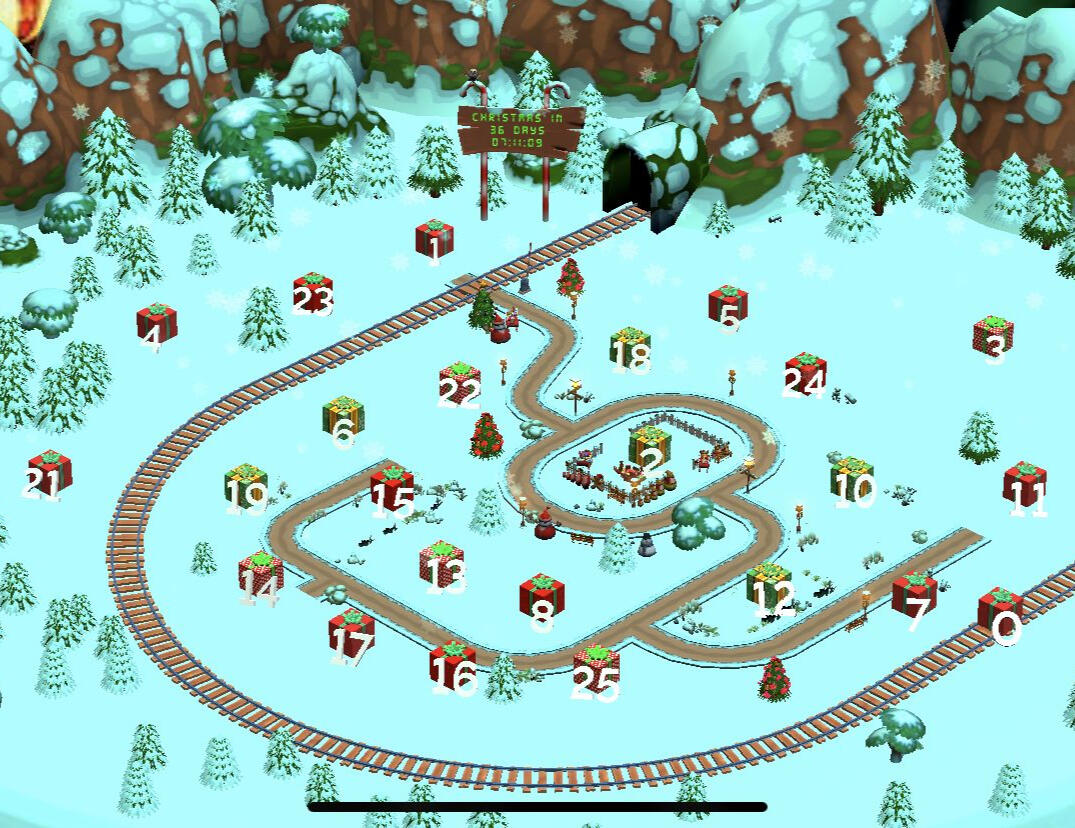Select gift 2 inside the reindeer pen
The height and width of the screenshot is (828, 1075).
[650, 447]
